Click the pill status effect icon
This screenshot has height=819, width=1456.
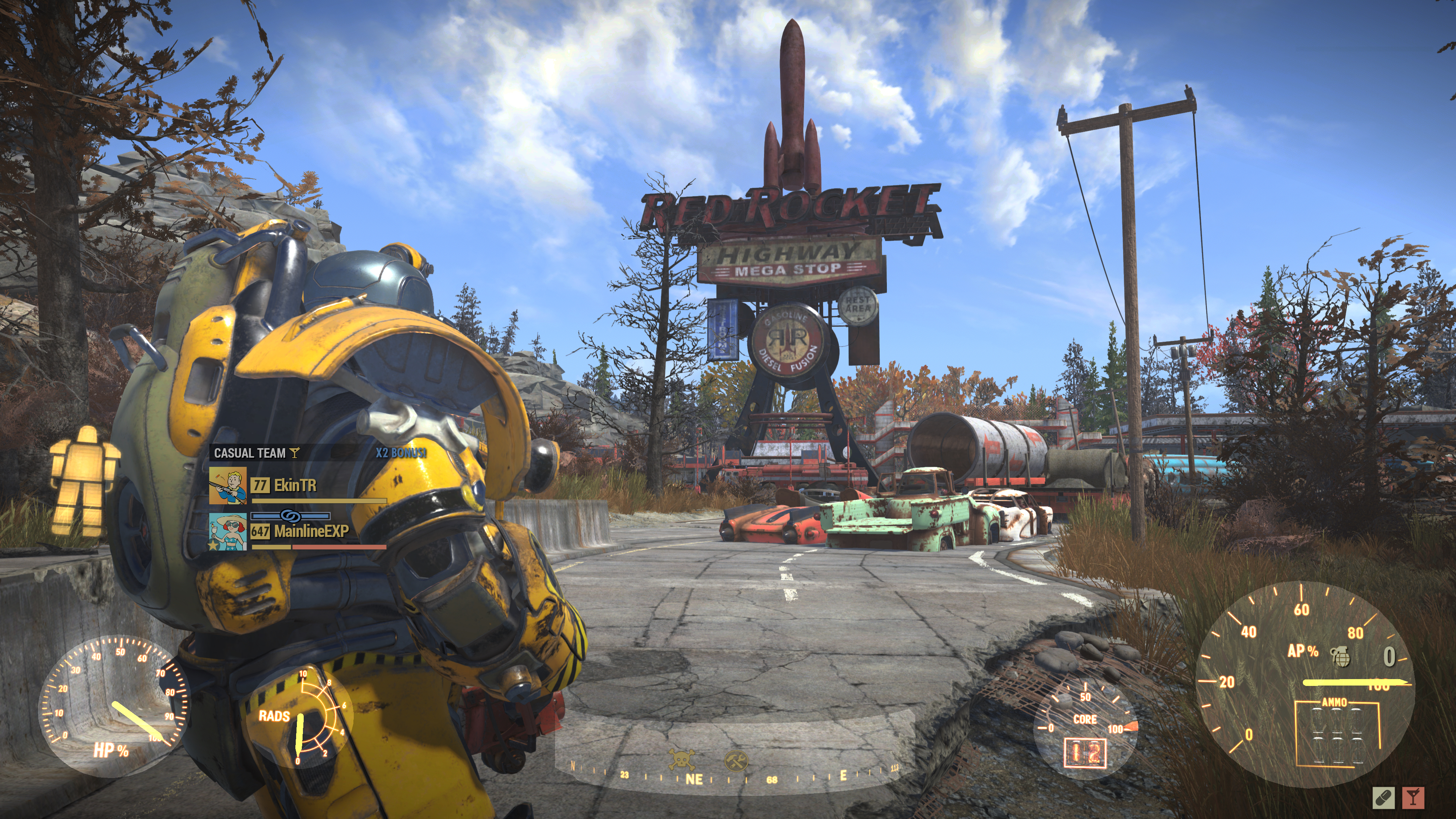(x=1383, y=797)
